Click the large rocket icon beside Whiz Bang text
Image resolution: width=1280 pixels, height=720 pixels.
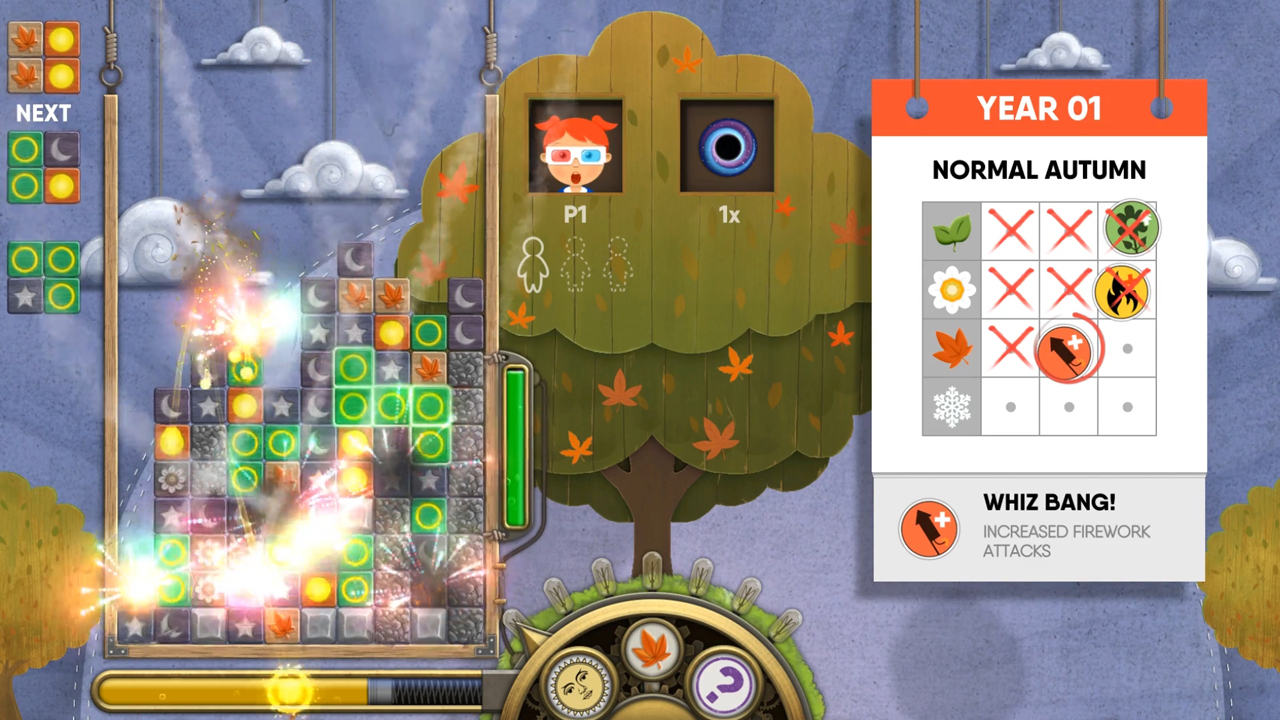928,529
